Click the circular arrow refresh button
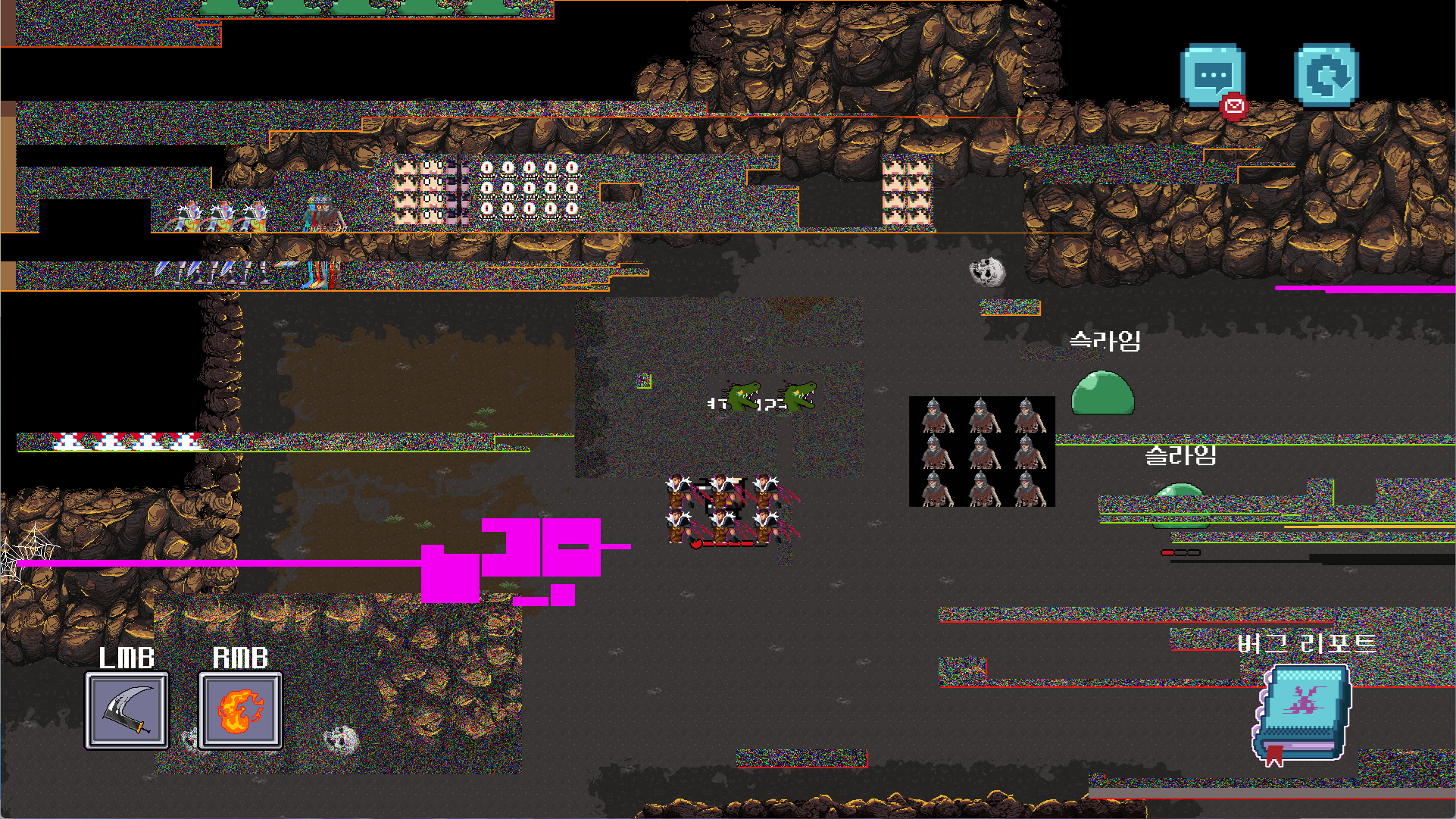This screenshot has height=819, width=1456. point(1326,76)
